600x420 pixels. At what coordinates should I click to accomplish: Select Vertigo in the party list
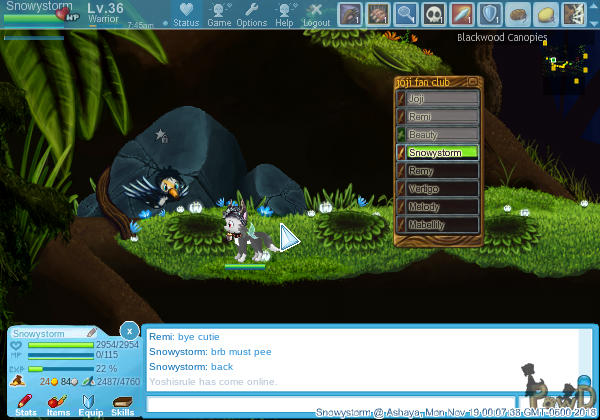438,189
